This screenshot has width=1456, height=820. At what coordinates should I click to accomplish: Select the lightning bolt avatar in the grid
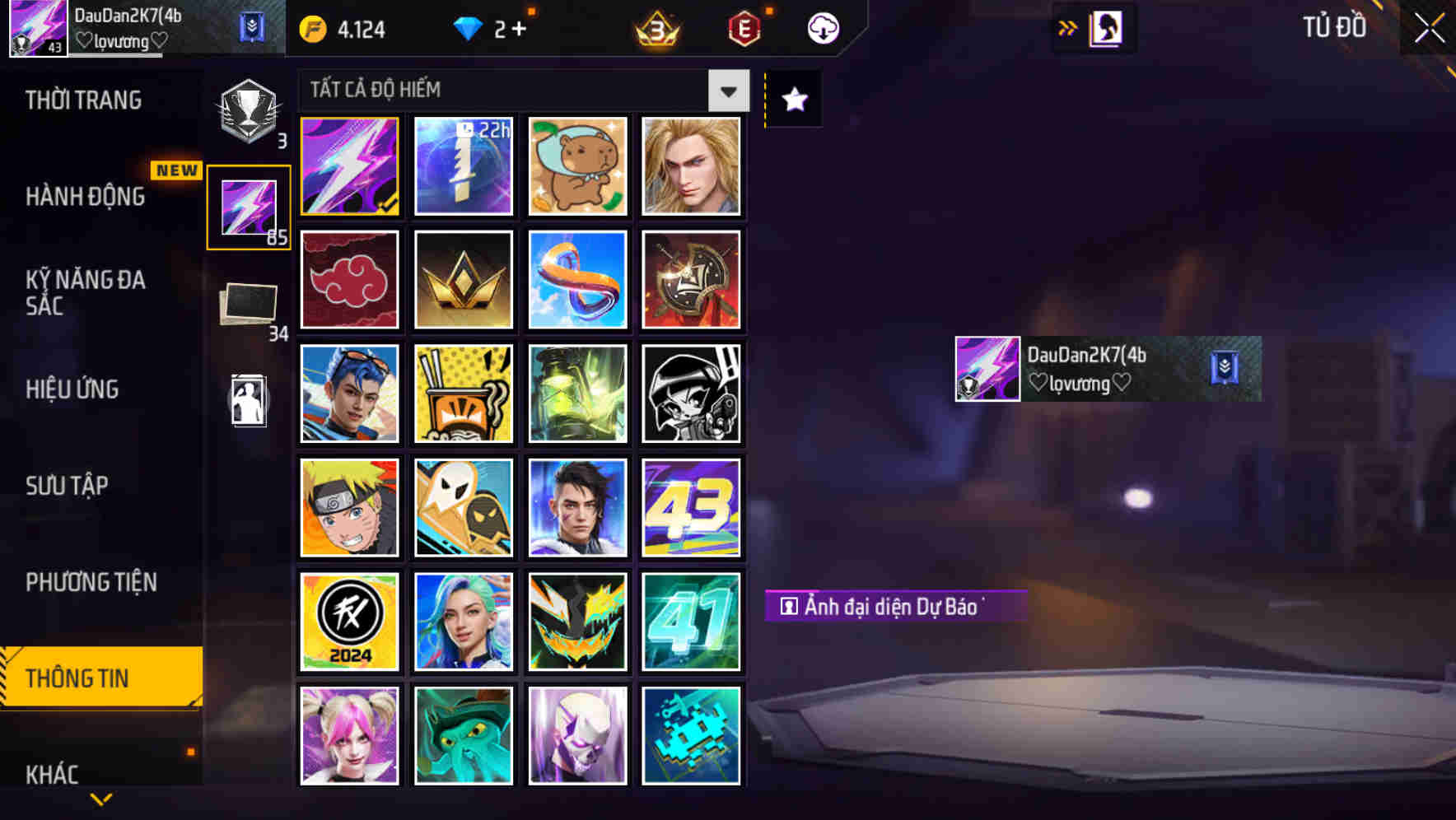[x=349, y=165]
